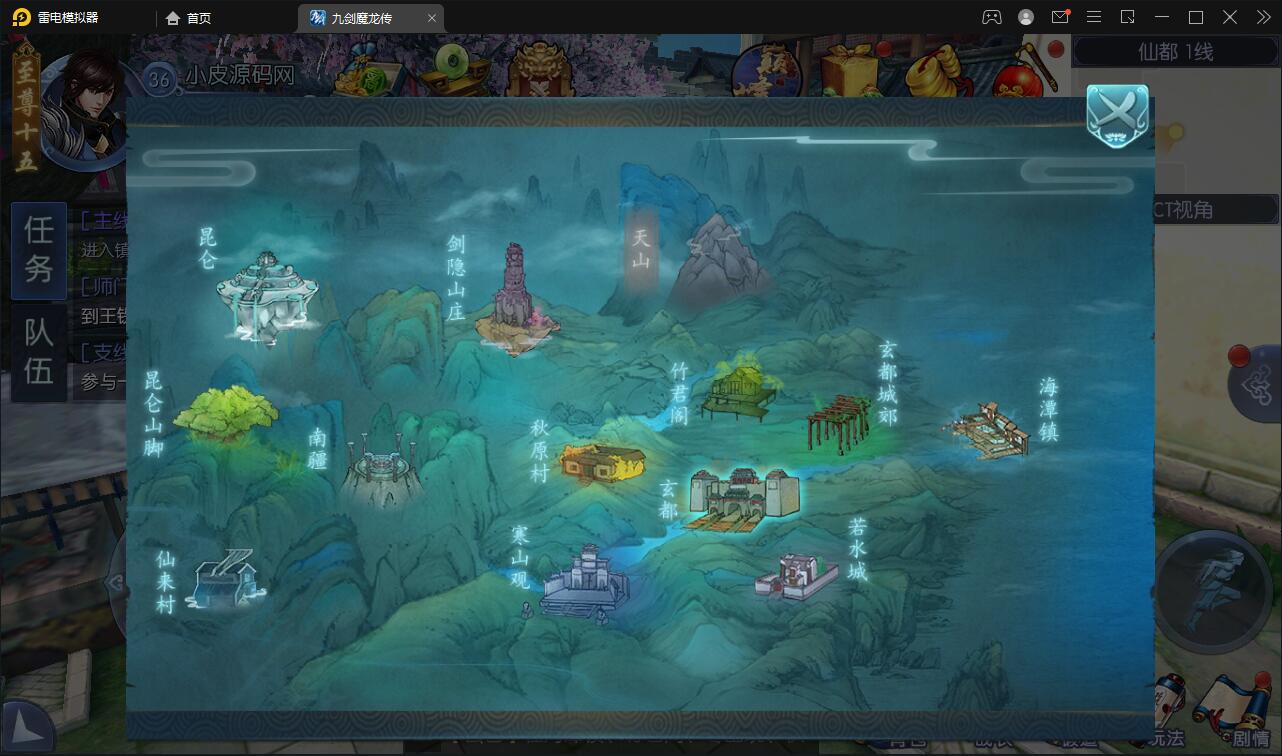The height and width of the screenshot is (756, 1282).
Task: Open the 仙都 1线 server line selector
Action: click(1176, 51)
